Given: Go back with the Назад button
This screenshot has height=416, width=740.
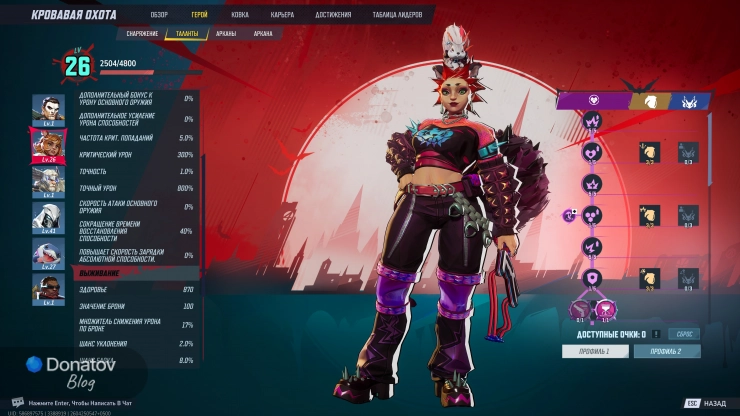Looking at the screenshot, I should point(706,404).
